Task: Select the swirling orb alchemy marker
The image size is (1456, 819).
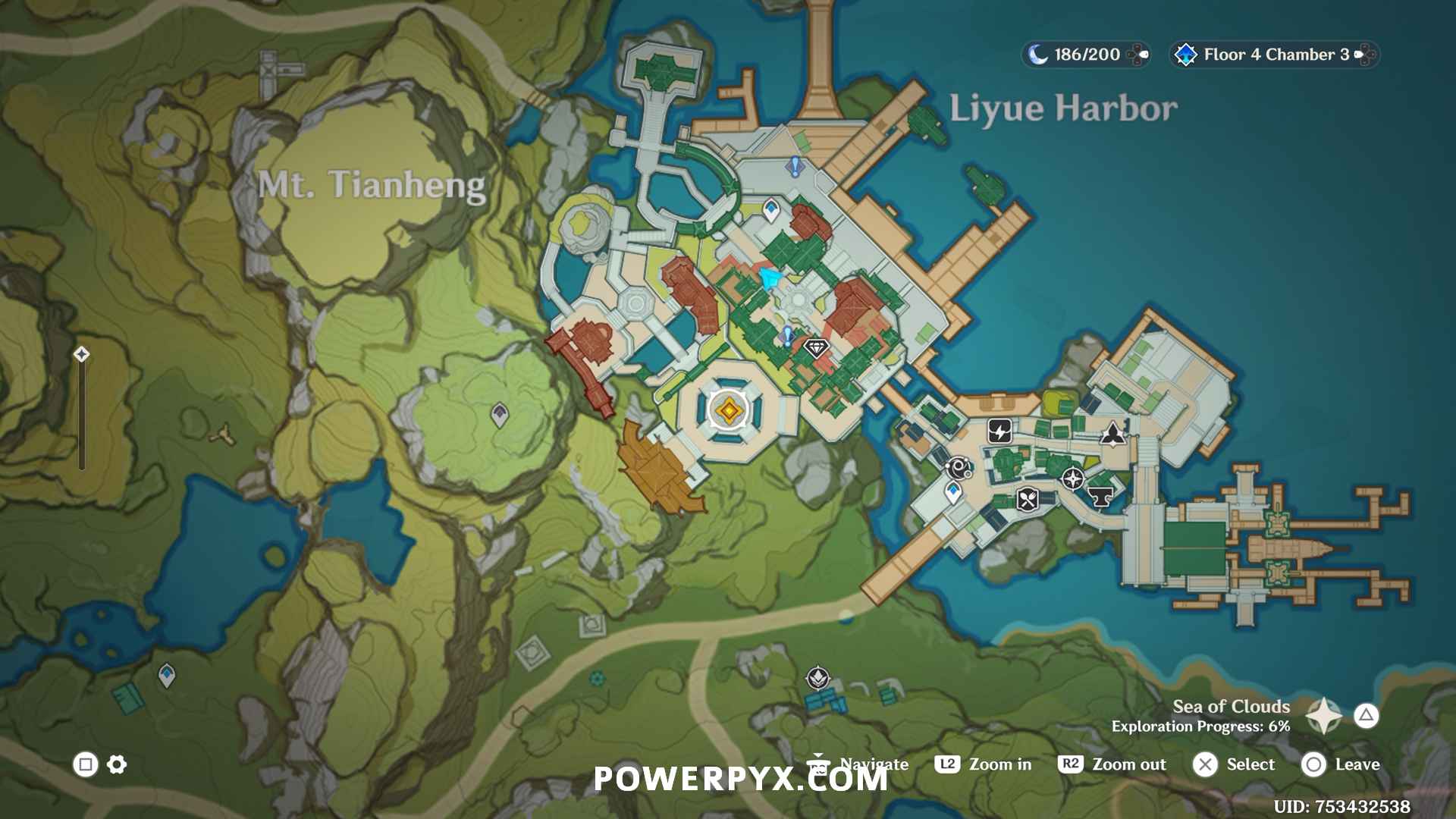Action: (x=959, y=468)
